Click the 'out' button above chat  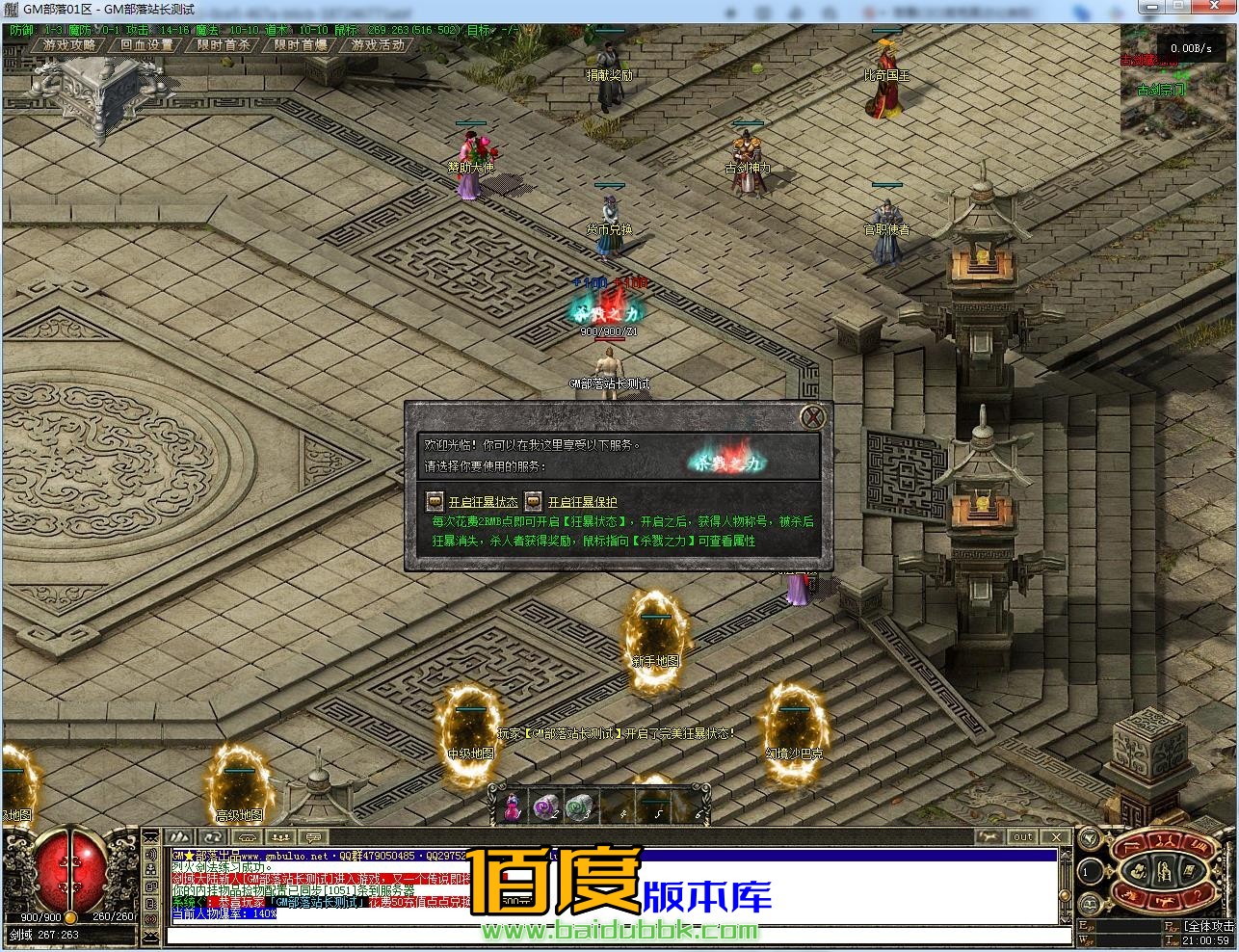(1022, 836)
